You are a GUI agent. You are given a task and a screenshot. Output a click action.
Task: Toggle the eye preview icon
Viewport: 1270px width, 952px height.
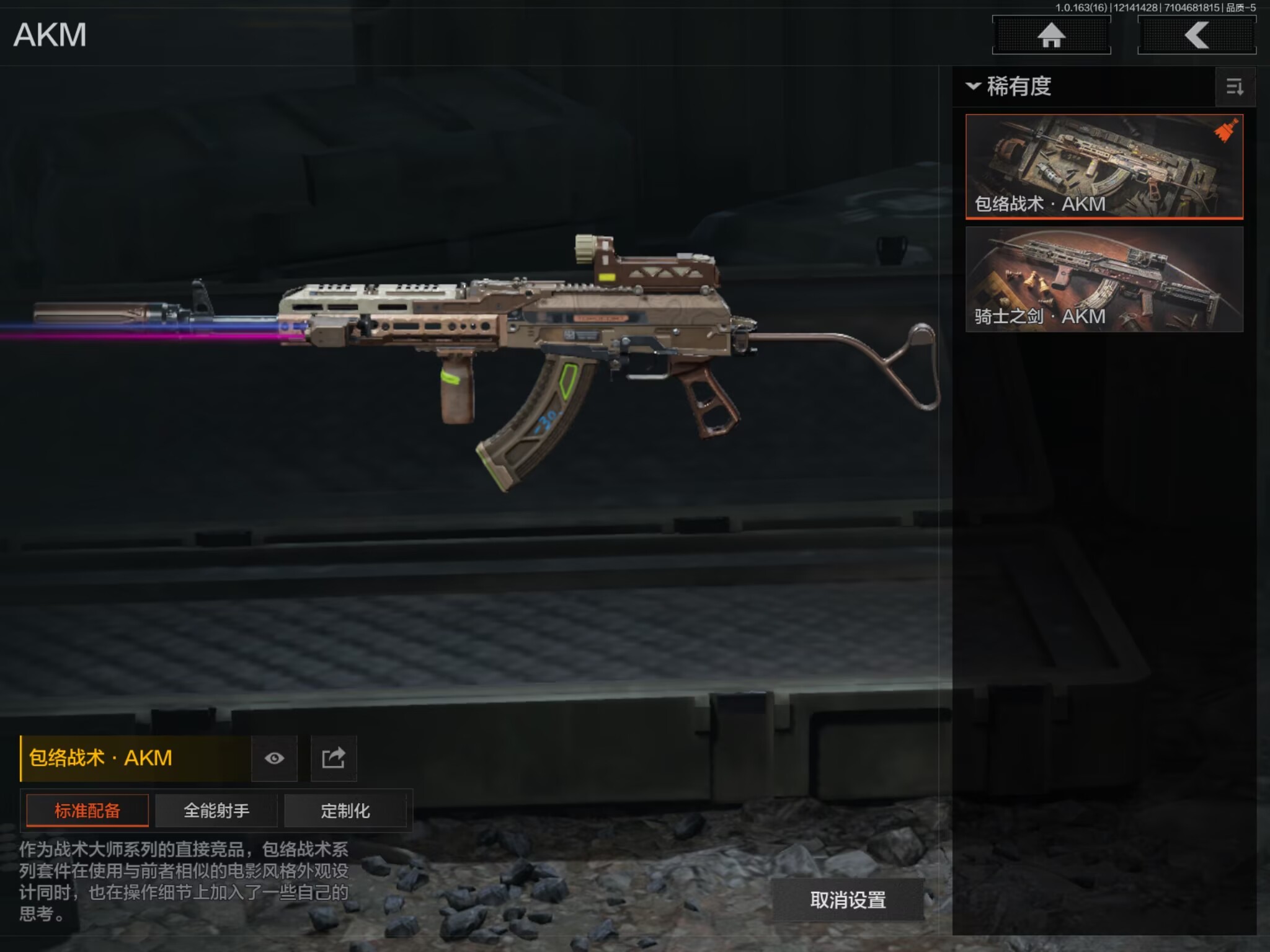pyautogui.click(x=274, y=758)
